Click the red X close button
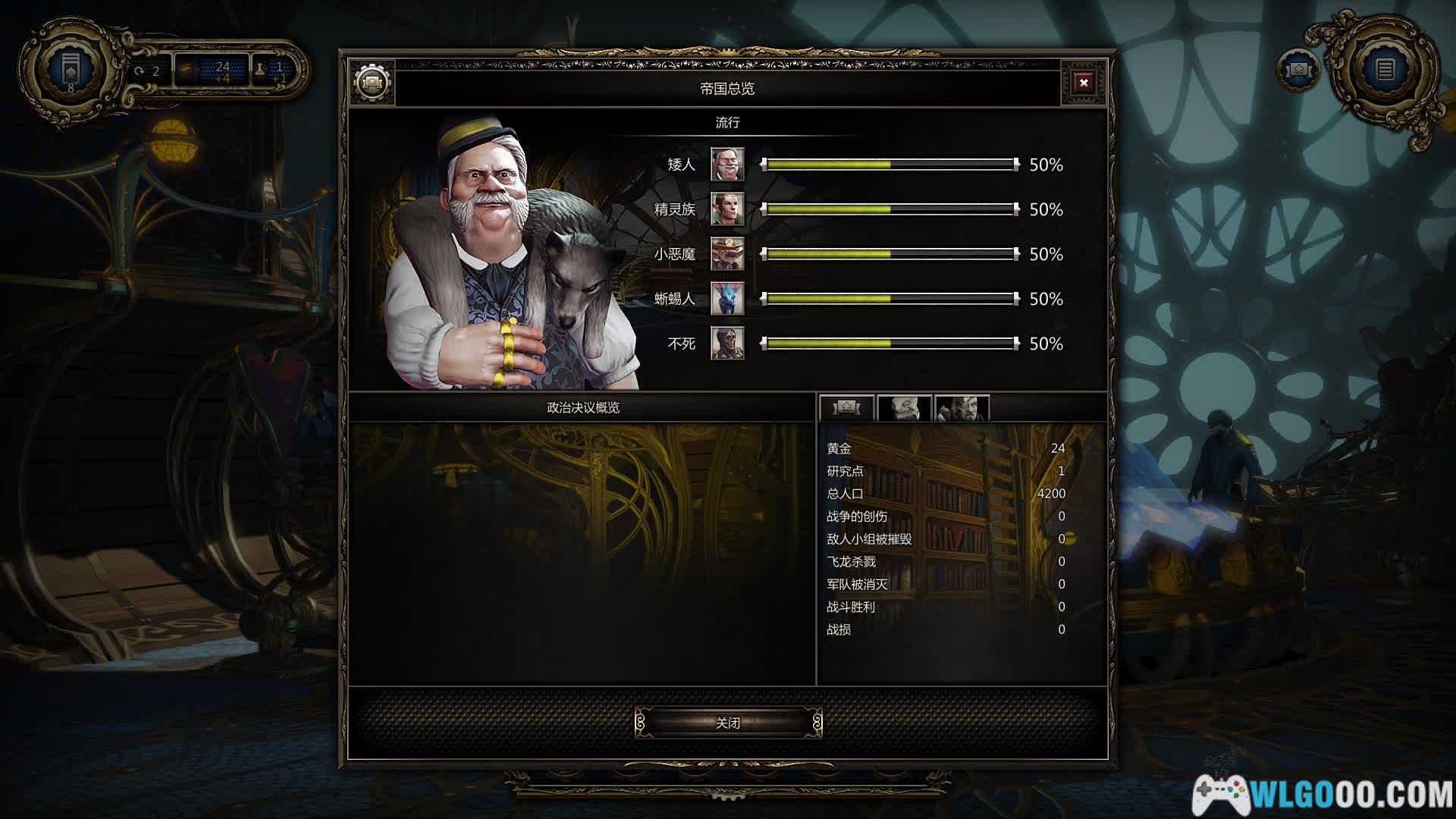Screen dimensions: 1456x819 coord(1084,83)
